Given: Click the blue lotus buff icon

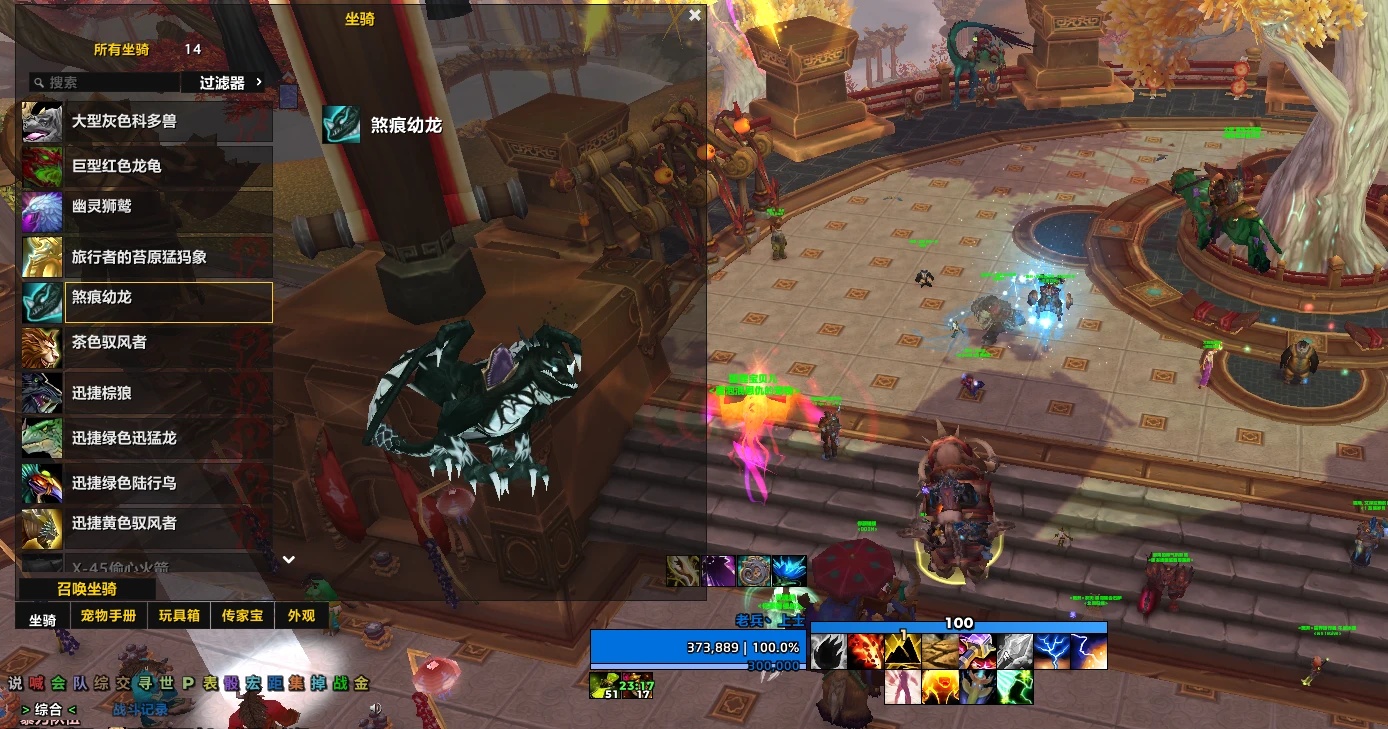Looking at the screenshot, I should click(x=790, y=571).
